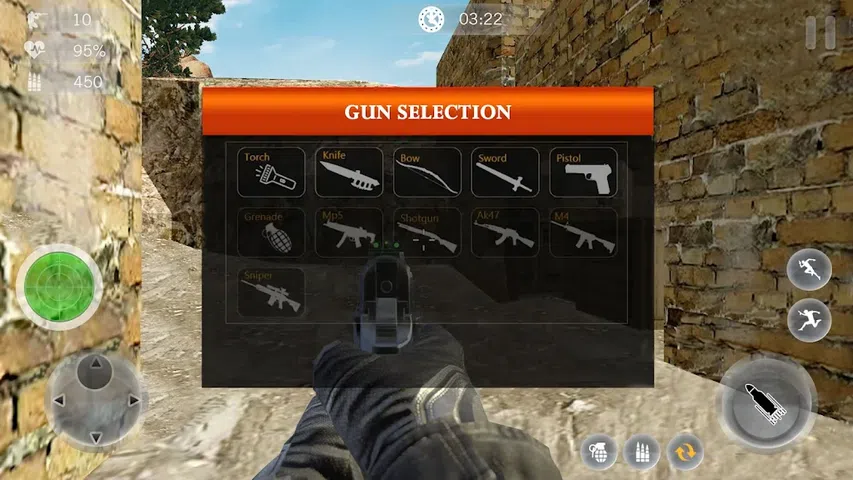Pick the Bow weapon
Viewport: 853px width, 480px height.
[x=427, y=172]
